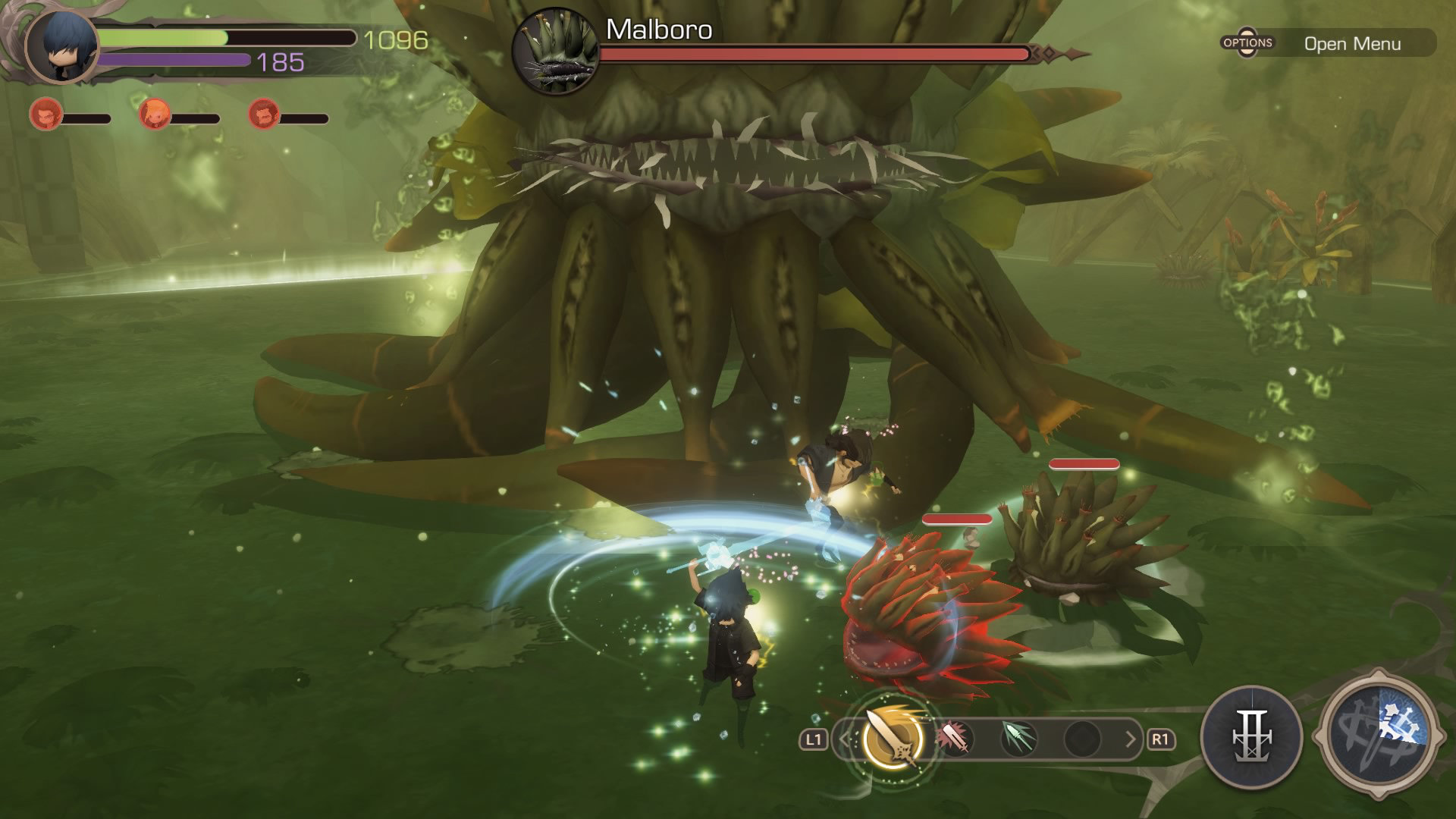Select the glasses-wearing ally portrait
This screenshot has height=819, width=1456.
tap(44, 115)
